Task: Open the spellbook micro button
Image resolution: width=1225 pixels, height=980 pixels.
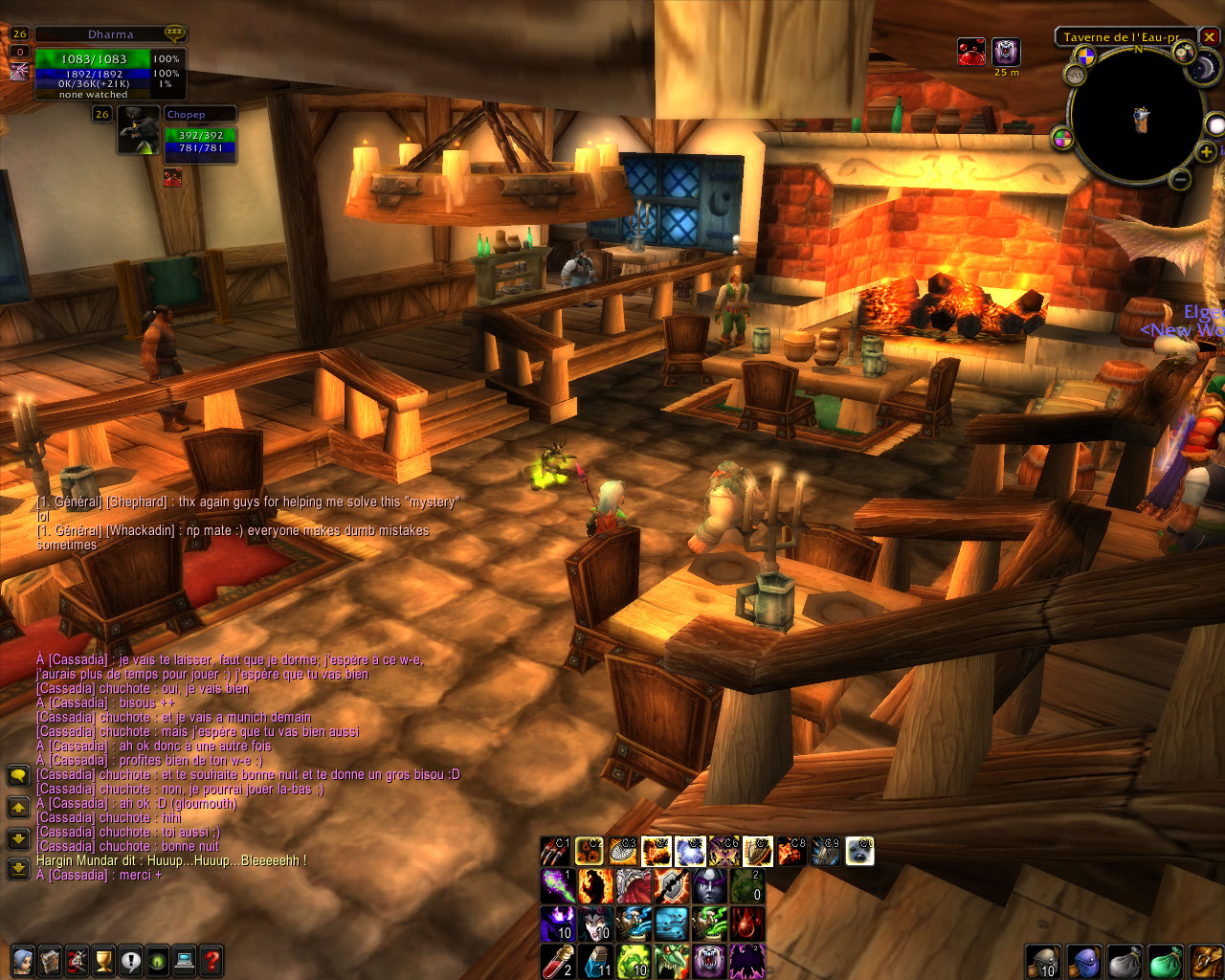Action: click(x=50, y=960)
